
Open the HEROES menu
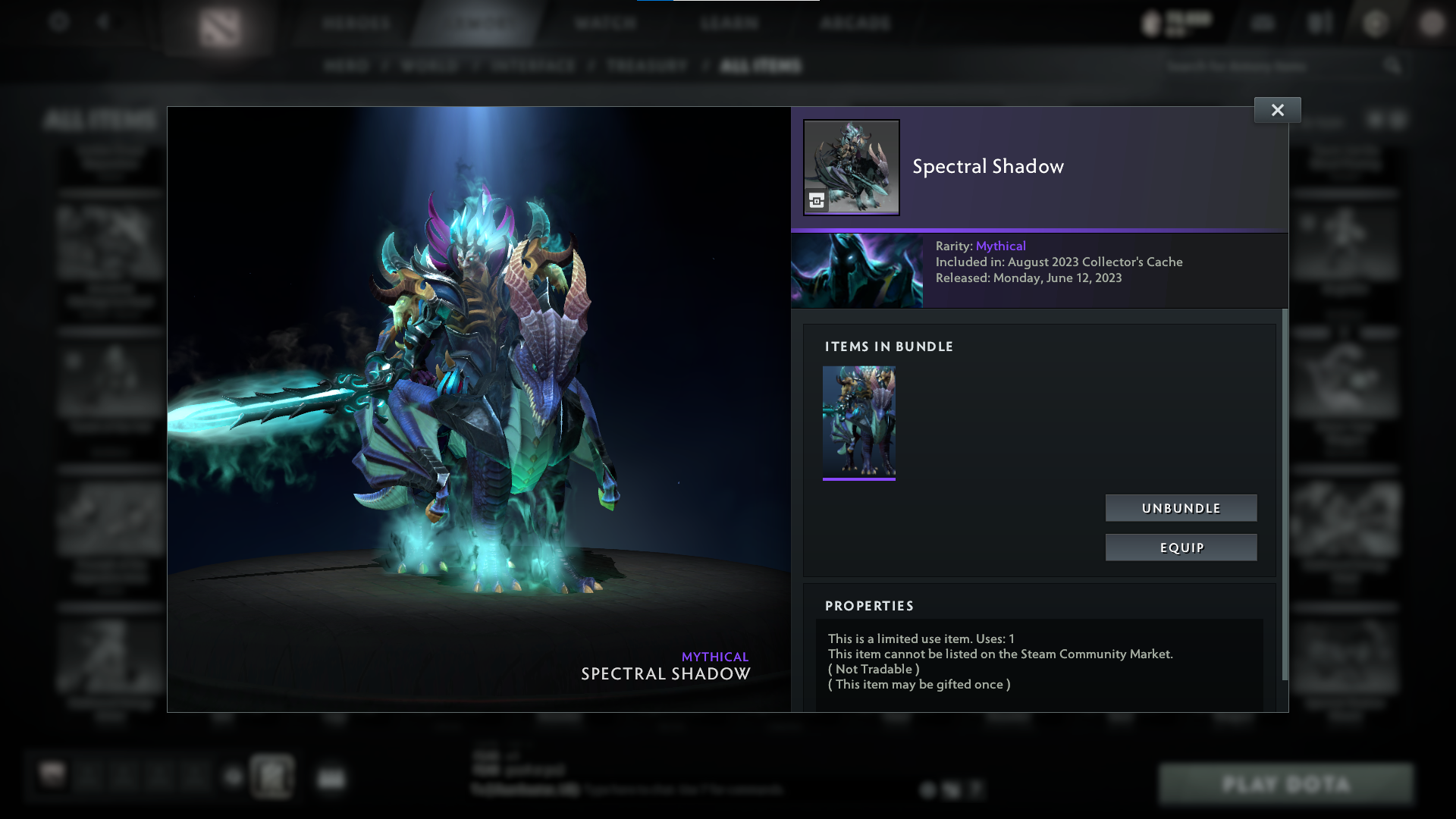356,23
